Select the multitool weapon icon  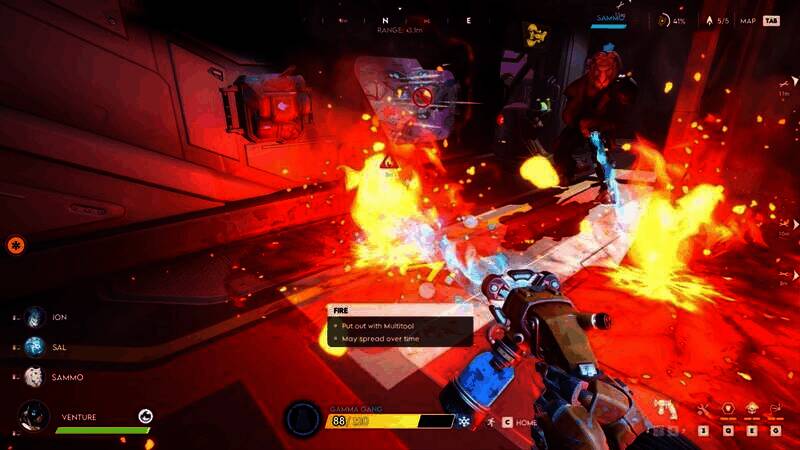point(664,408)
